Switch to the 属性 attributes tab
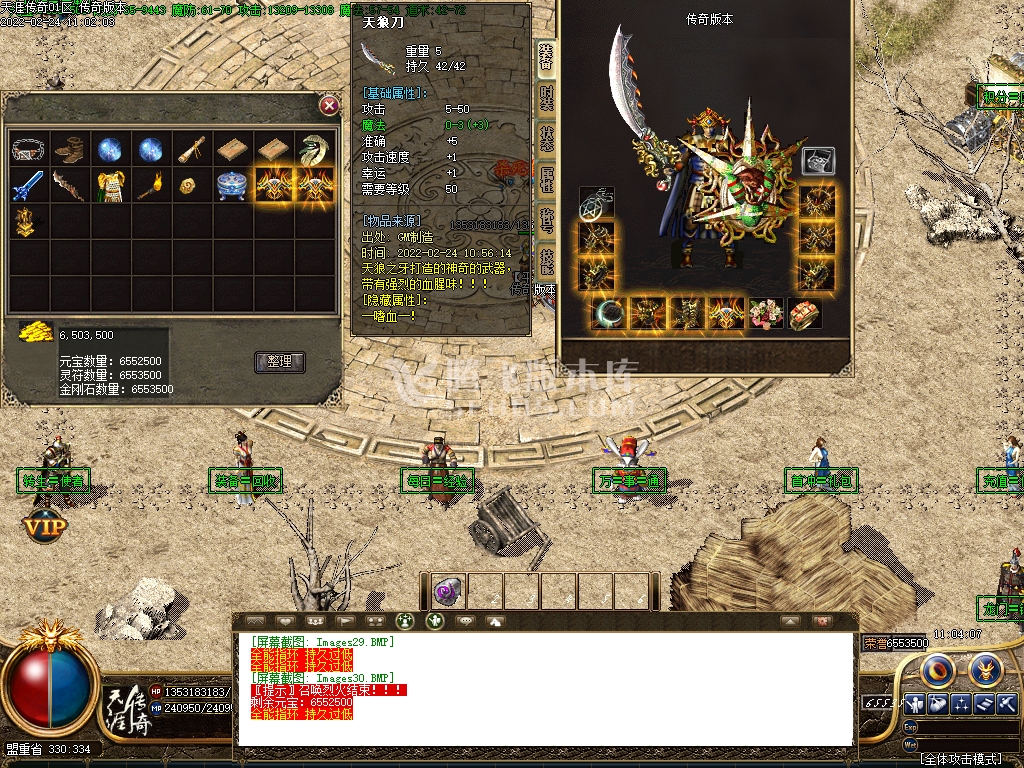1024x768 pixels. coord(547,181)
